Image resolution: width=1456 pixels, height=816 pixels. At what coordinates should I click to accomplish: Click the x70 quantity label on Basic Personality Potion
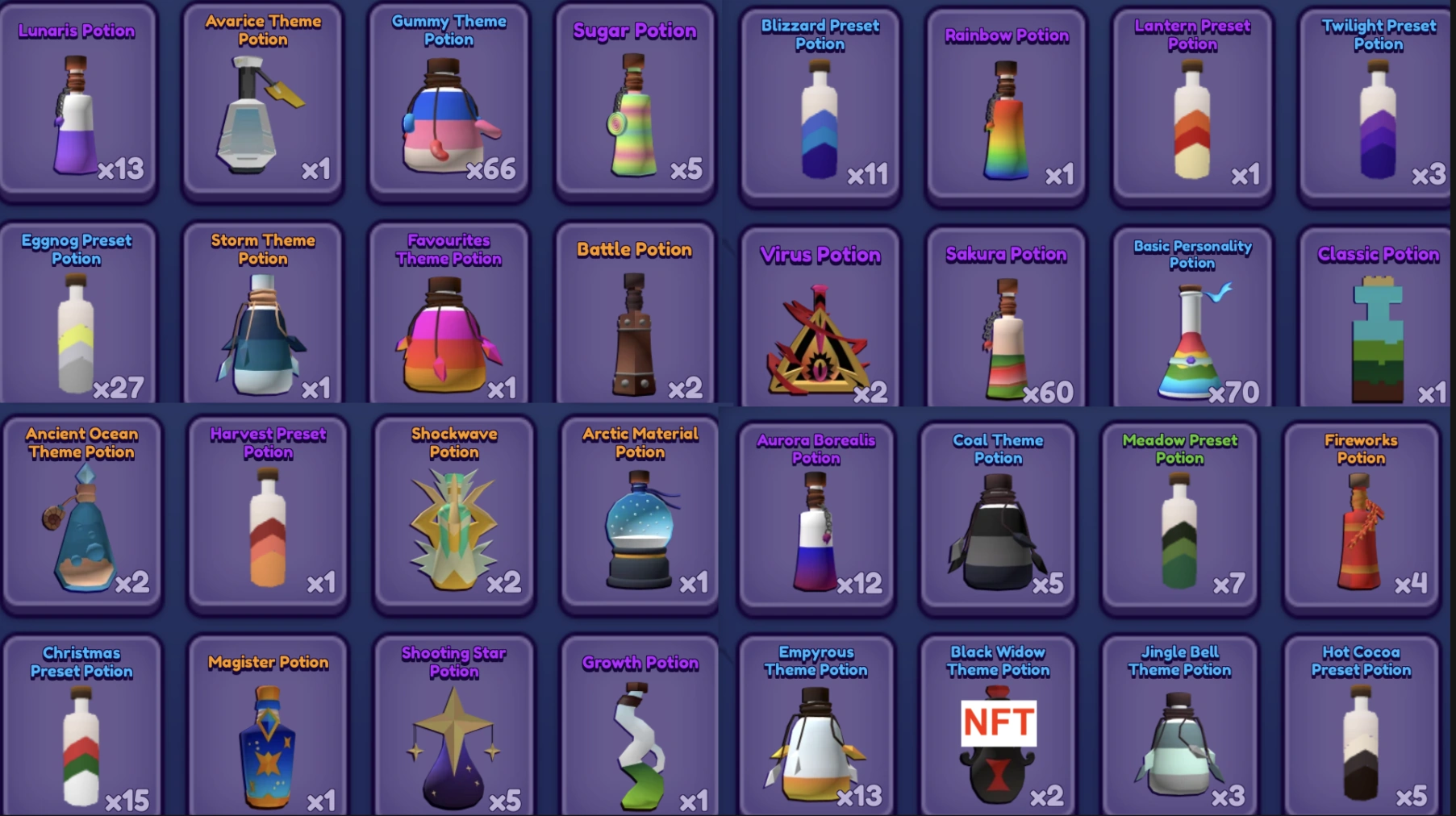1233,393
